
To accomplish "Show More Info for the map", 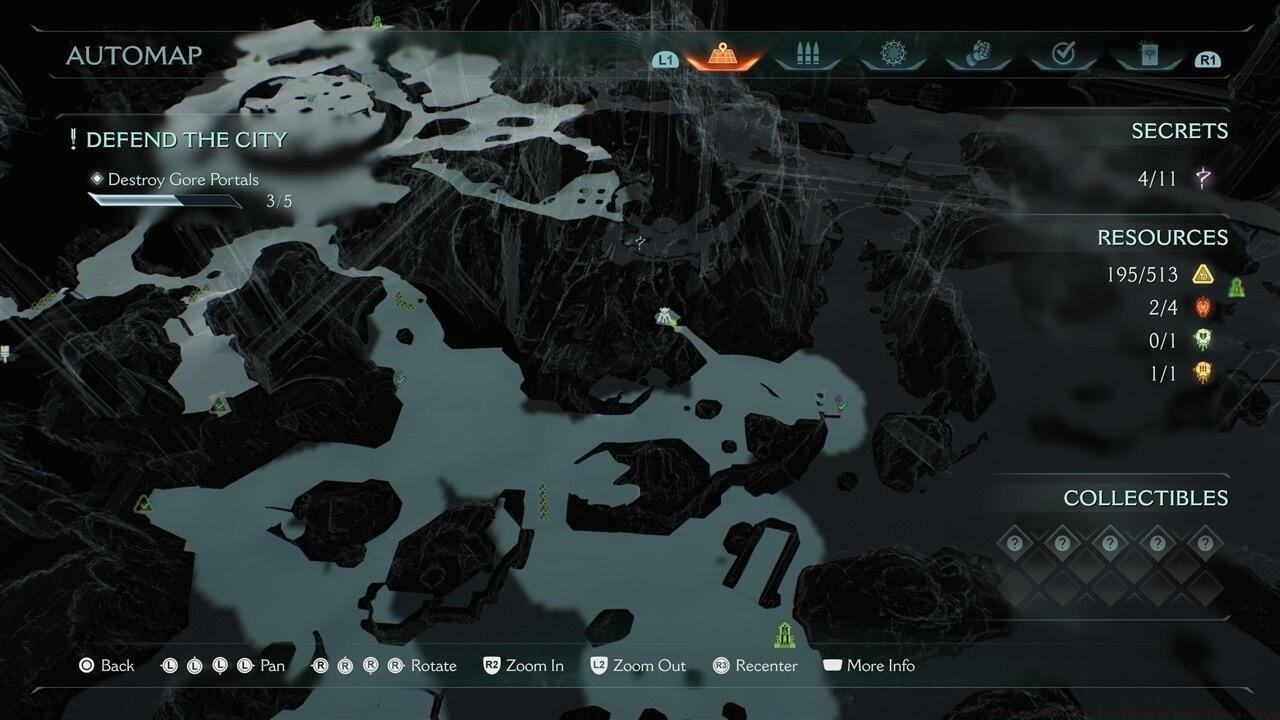I will [x=868, y=666].
